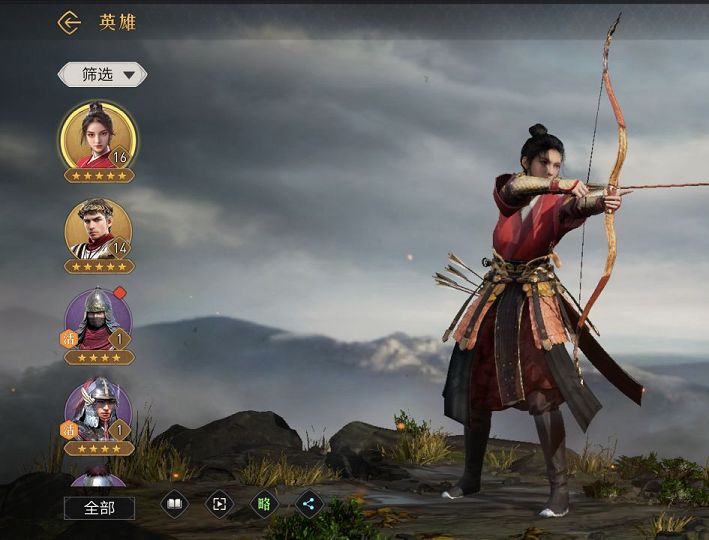Open the 筛选 filter dropdown
The width and height of the screenshot is (709, 540).
pyautogui.click(x=102, y=74)
